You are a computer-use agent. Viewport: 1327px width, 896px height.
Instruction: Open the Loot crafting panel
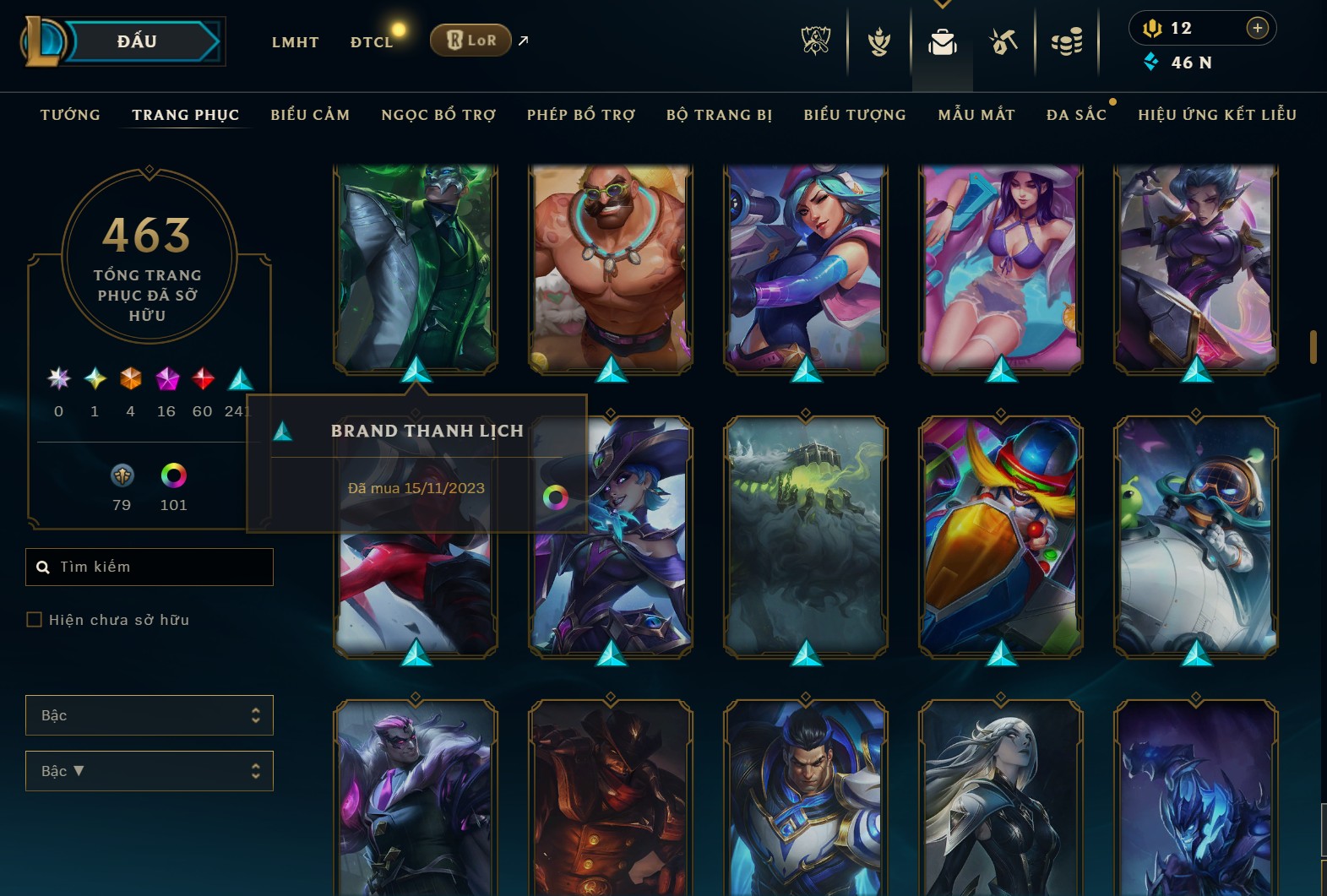pos(1003,42)
